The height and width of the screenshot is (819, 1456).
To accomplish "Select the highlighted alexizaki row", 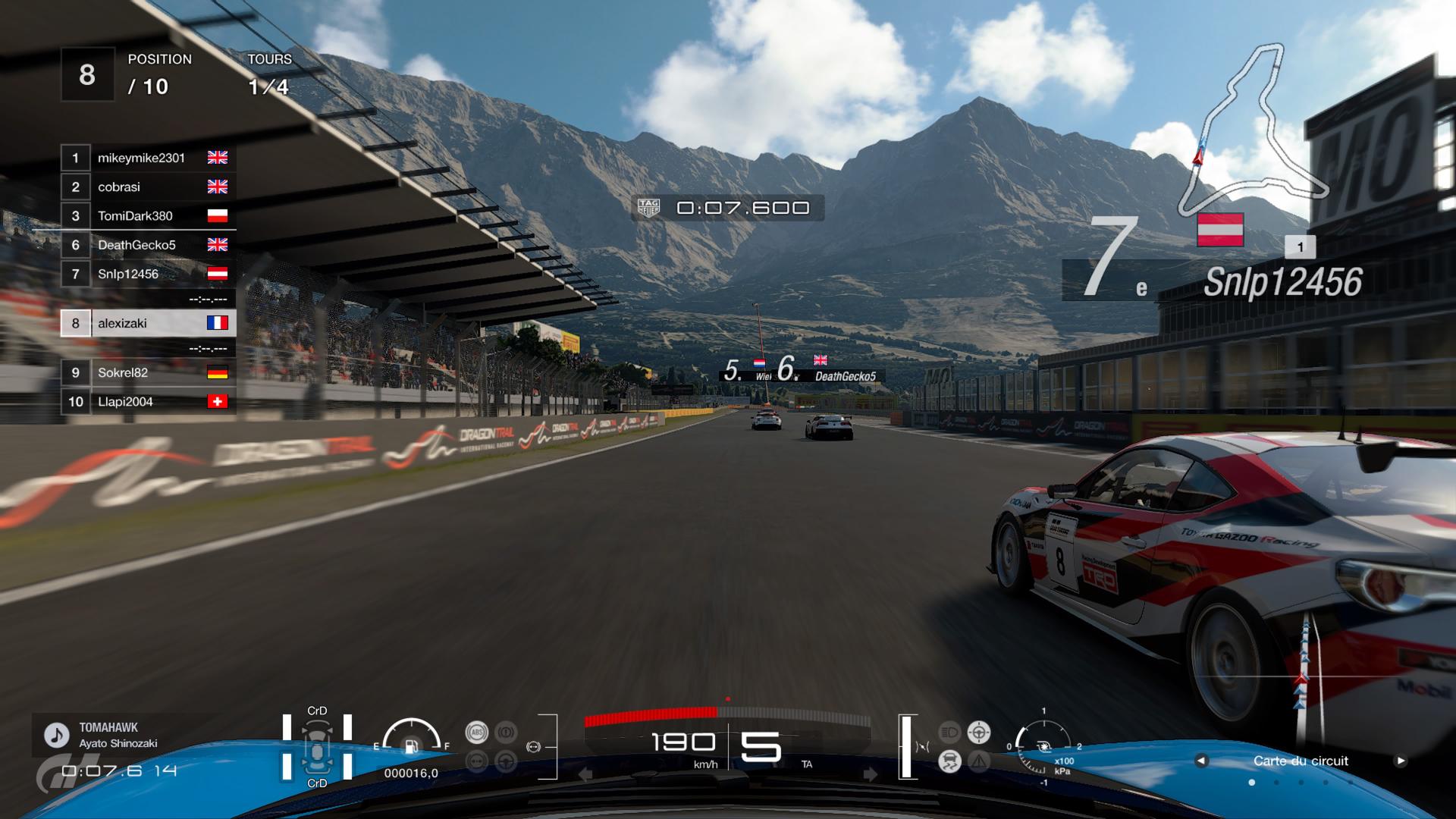I will pos(149,323).
